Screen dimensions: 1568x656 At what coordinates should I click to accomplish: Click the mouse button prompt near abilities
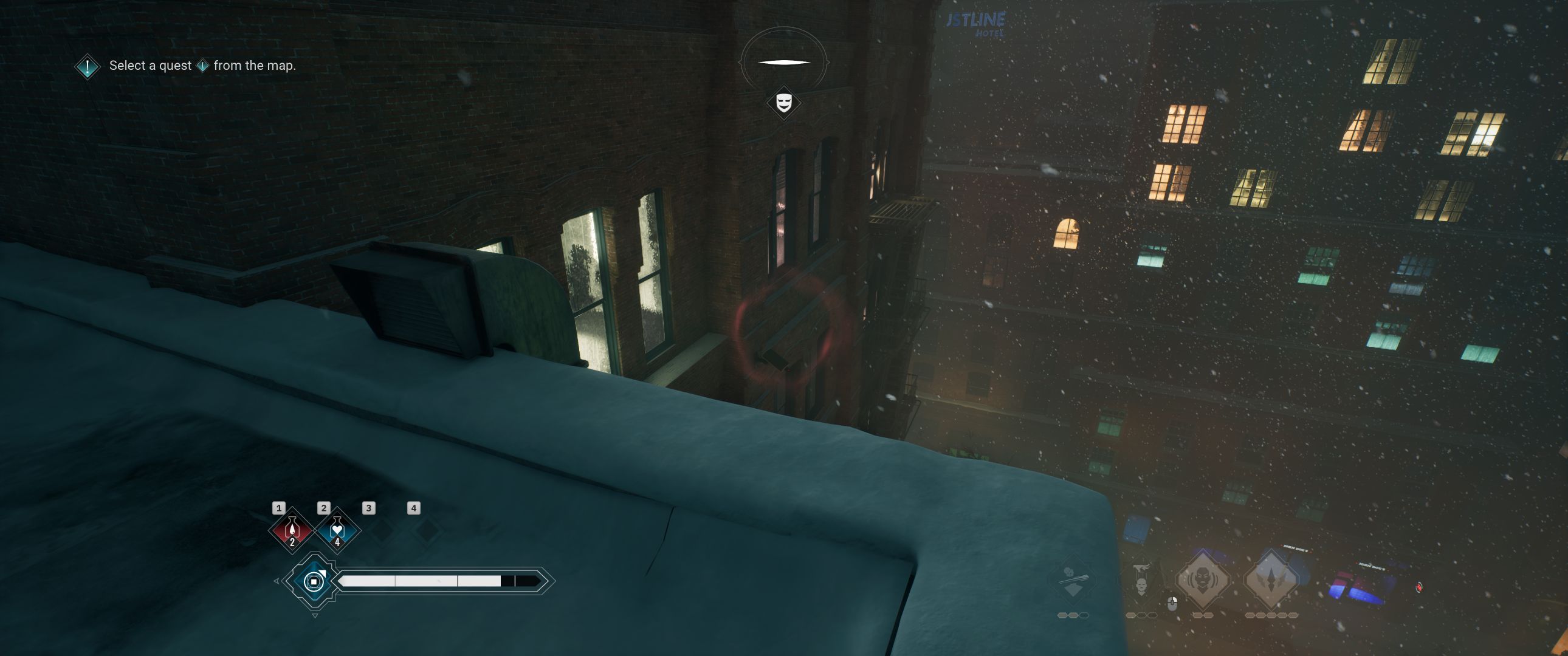[1172, 604]
